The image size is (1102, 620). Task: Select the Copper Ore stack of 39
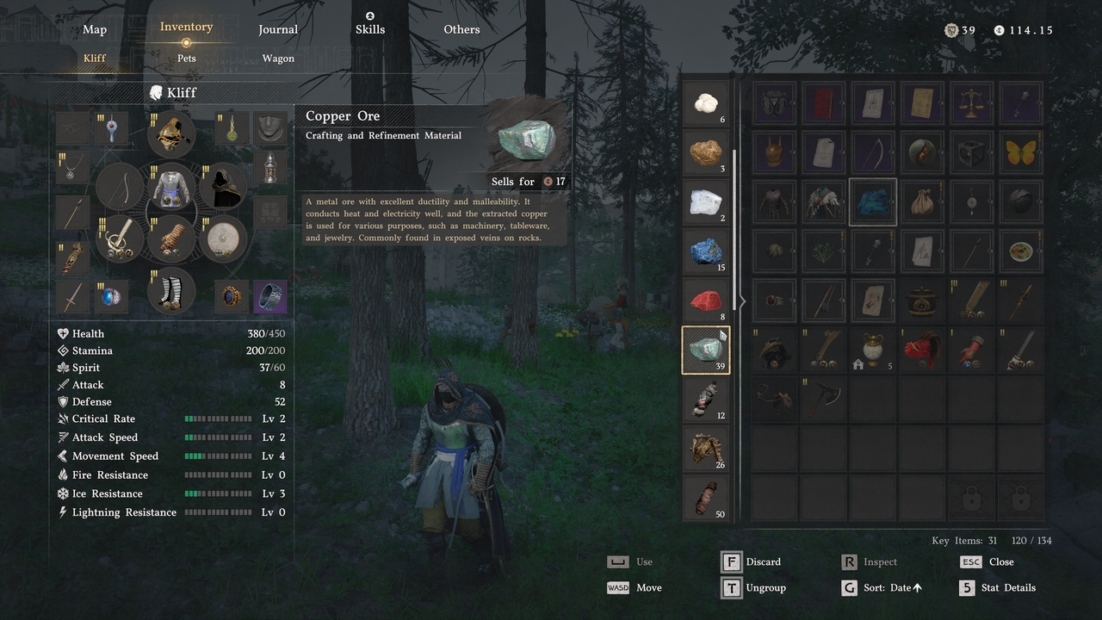point(706,350)
